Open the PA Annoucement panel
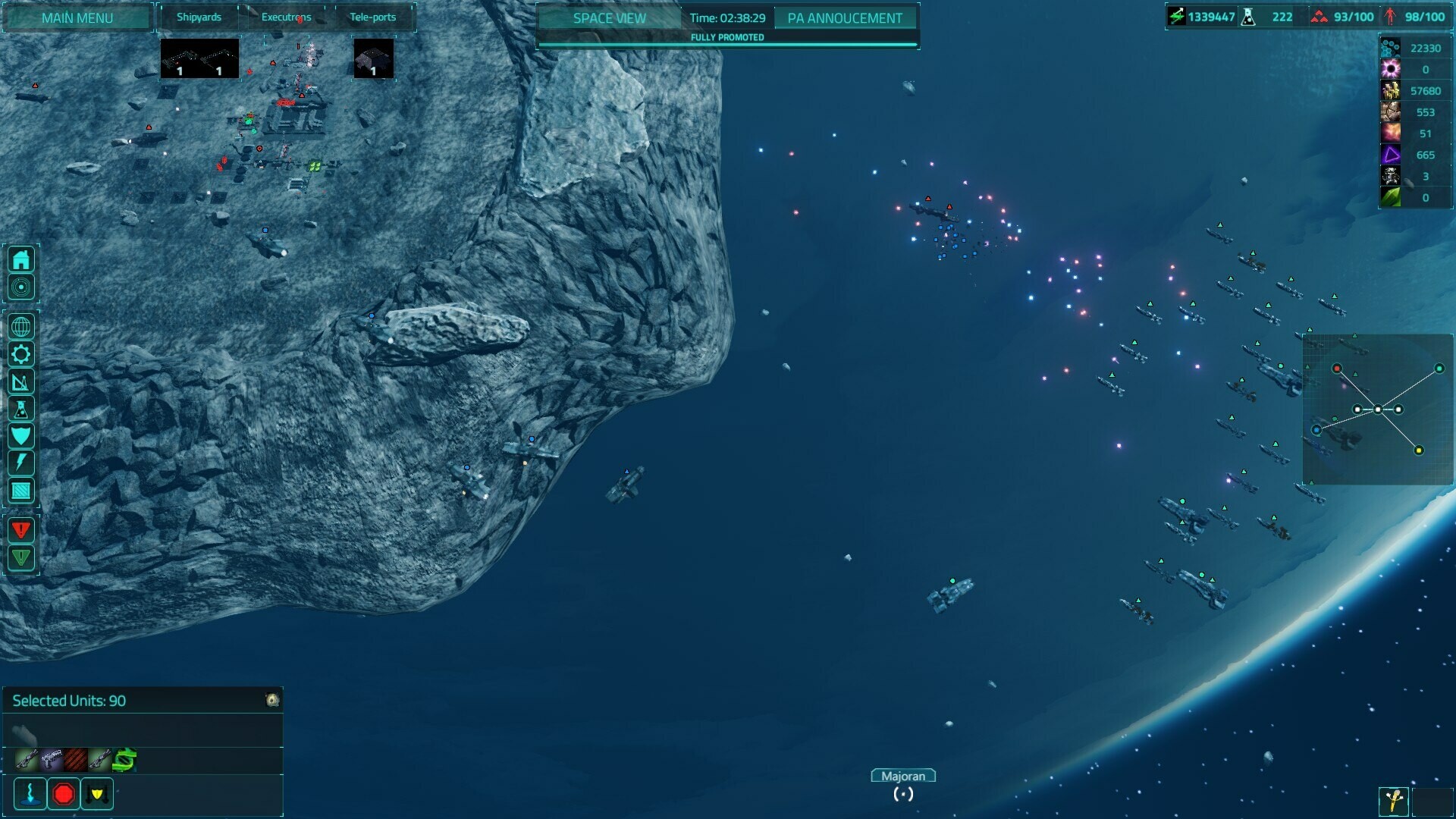The image size is (1456, 819). coord(845,17)
